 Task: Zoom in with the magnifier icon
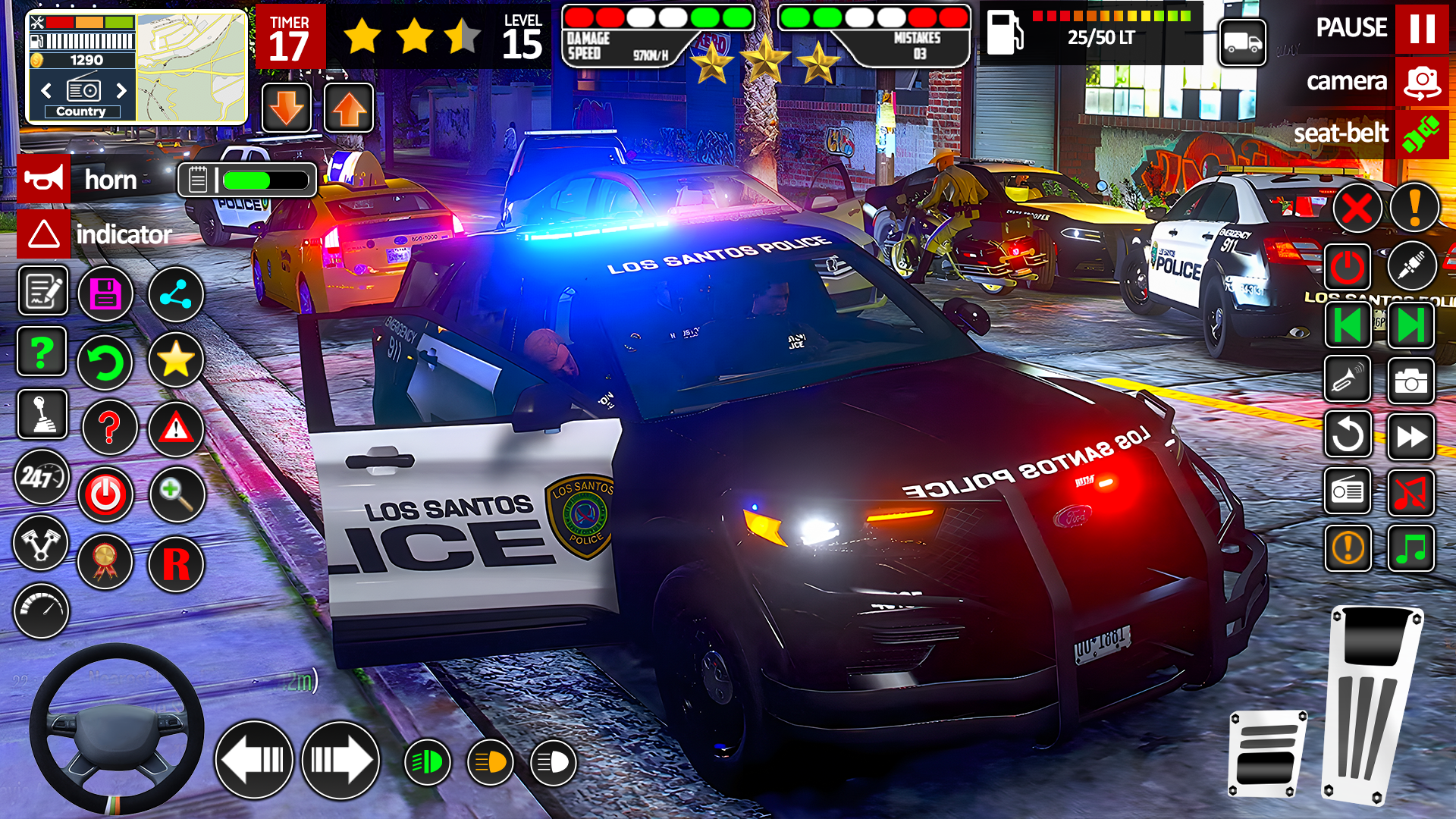point(176,494)
